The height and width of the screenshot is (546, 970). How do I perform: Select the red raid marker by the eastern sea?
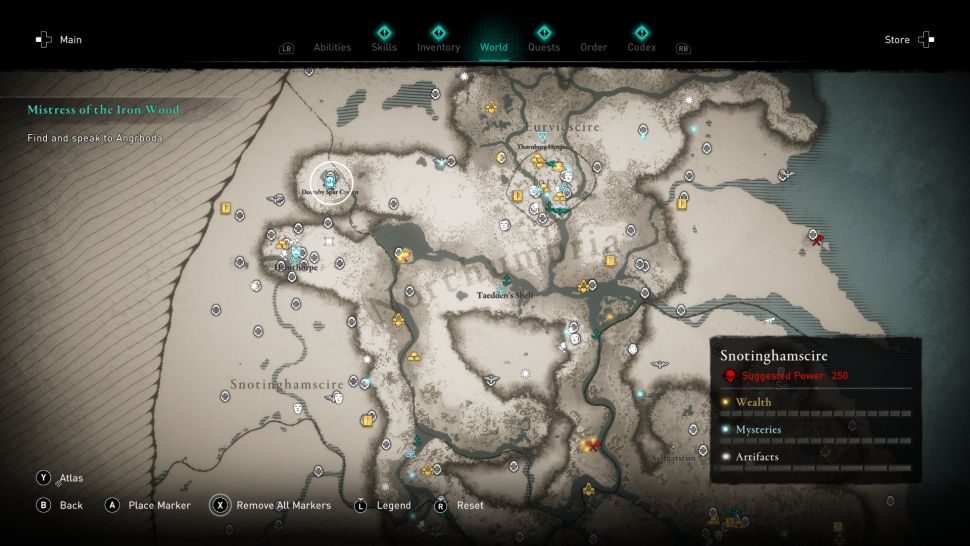pos(817,238)
